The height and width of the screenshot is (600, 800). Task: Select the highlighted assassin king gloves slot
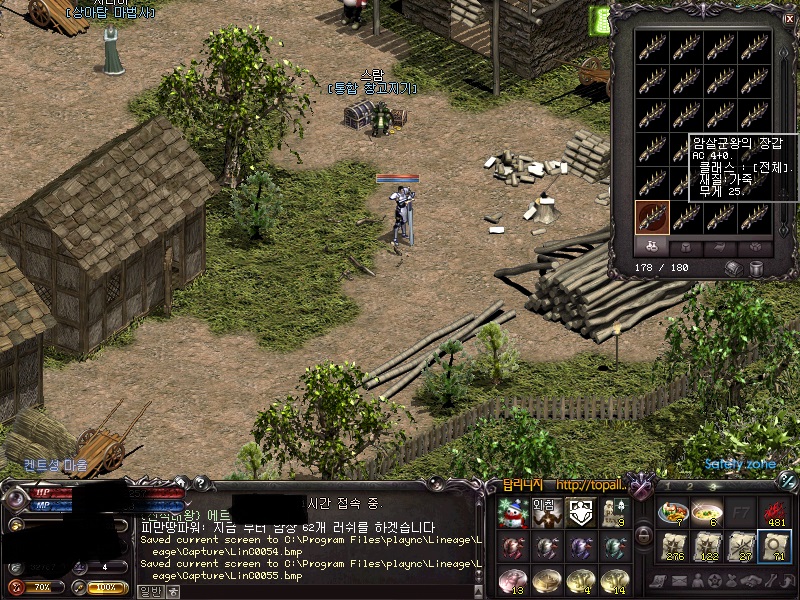(x=652, y=216)
